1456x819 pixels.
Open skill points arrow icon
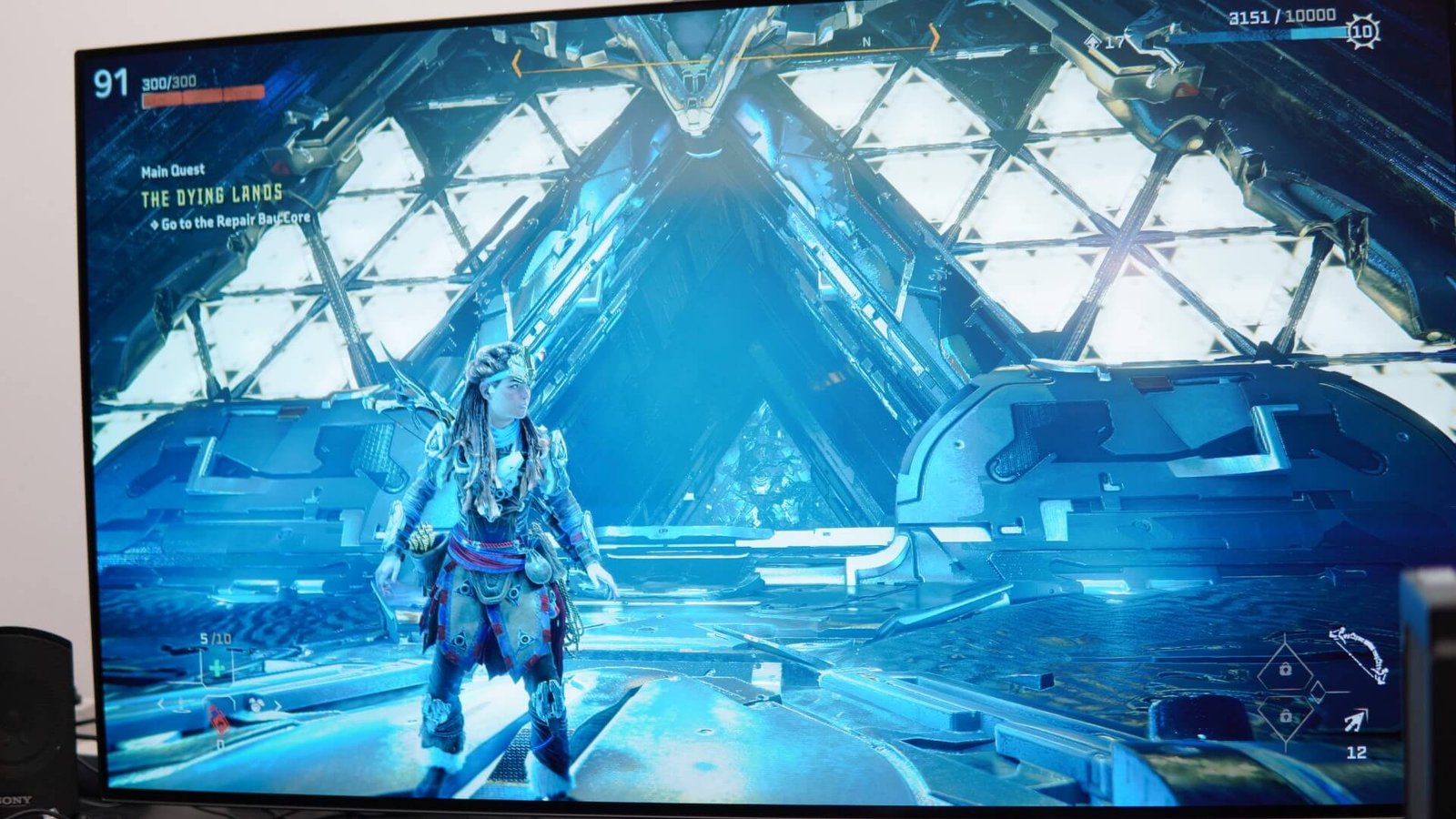pos(1092,43)
